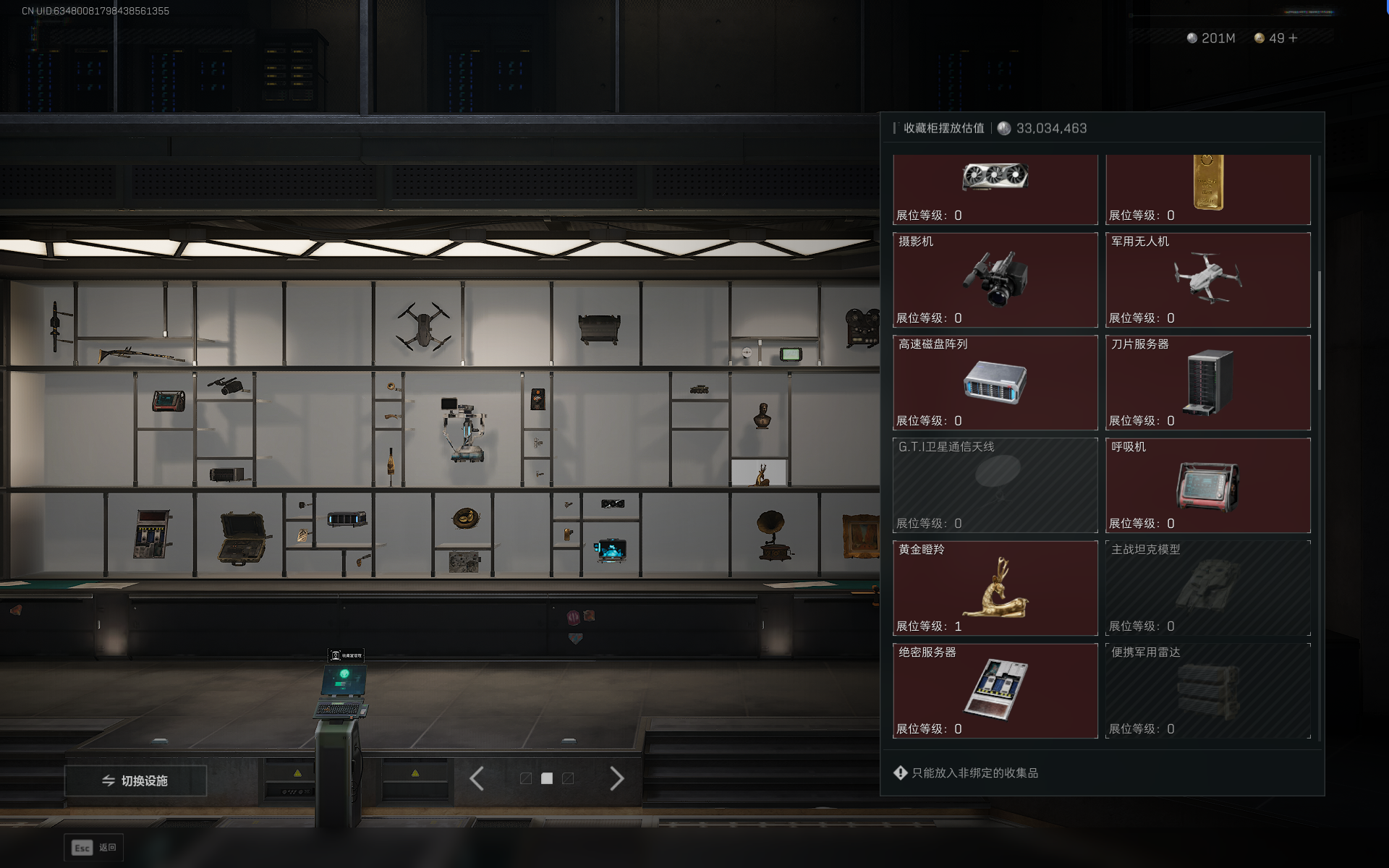Select the 摄影机 camera collectible tile

(x=995, y=280)
